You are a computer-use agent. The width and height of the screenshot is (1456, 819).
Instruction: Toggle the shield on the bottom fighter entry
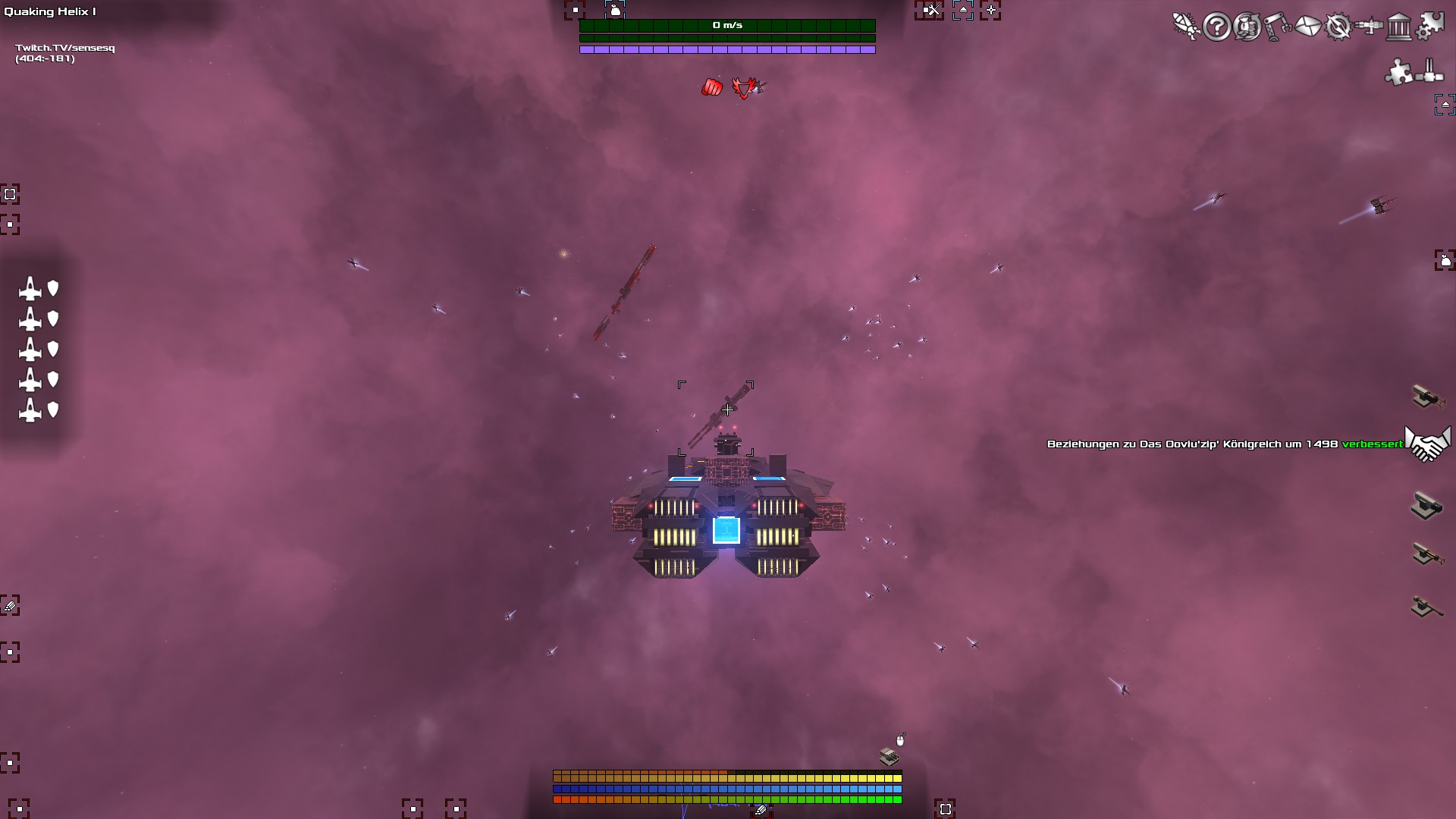52,410
